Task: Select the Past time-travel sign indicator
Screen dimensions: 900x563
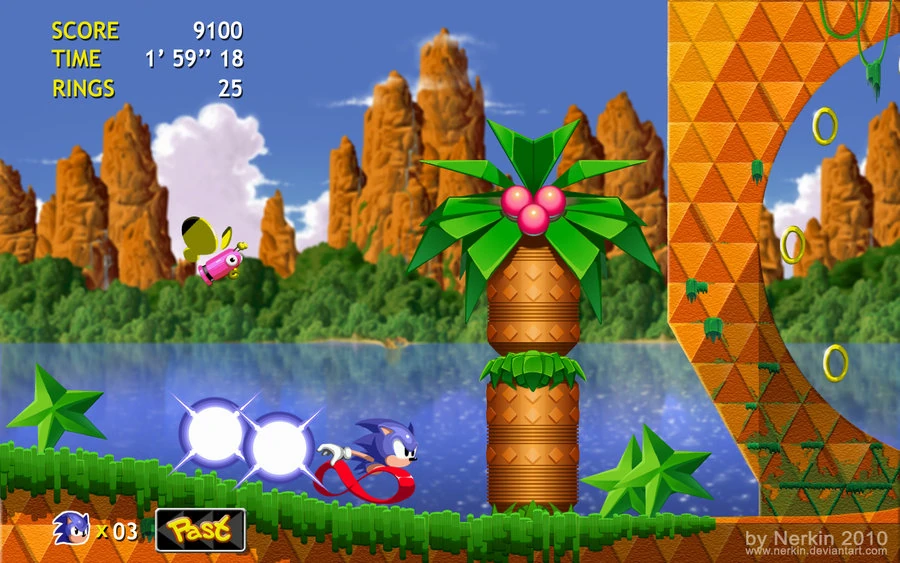Action: coord(200,530)
